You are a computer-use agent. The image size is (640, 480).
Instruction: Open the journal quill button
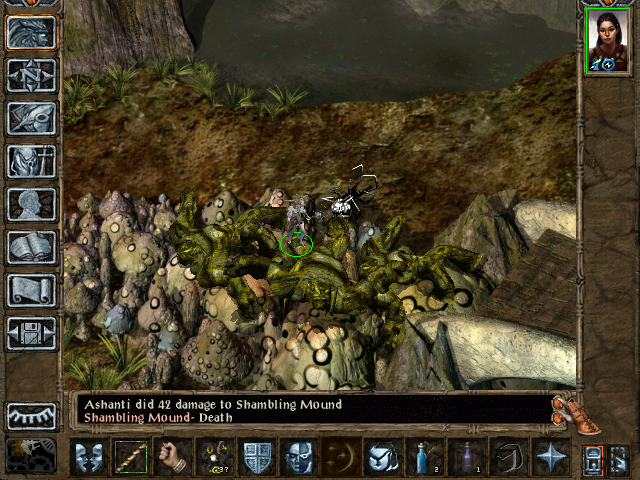pyautogui.click(x=31, y=118)
